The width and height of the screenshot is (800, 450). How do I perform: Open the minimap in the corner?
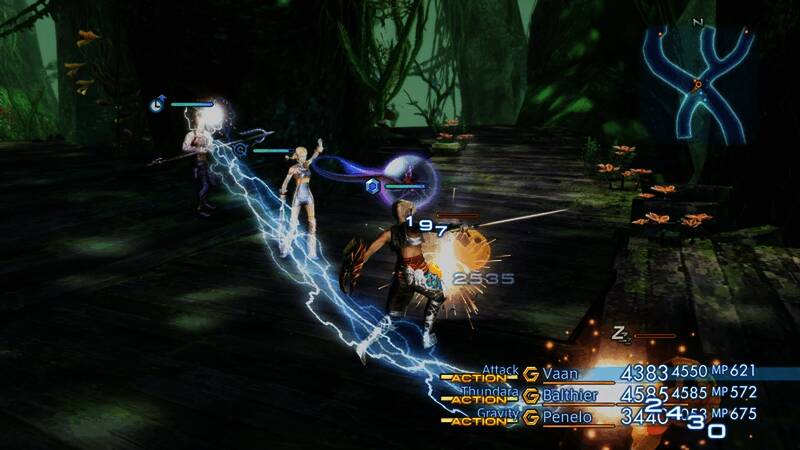coord(698,82)
